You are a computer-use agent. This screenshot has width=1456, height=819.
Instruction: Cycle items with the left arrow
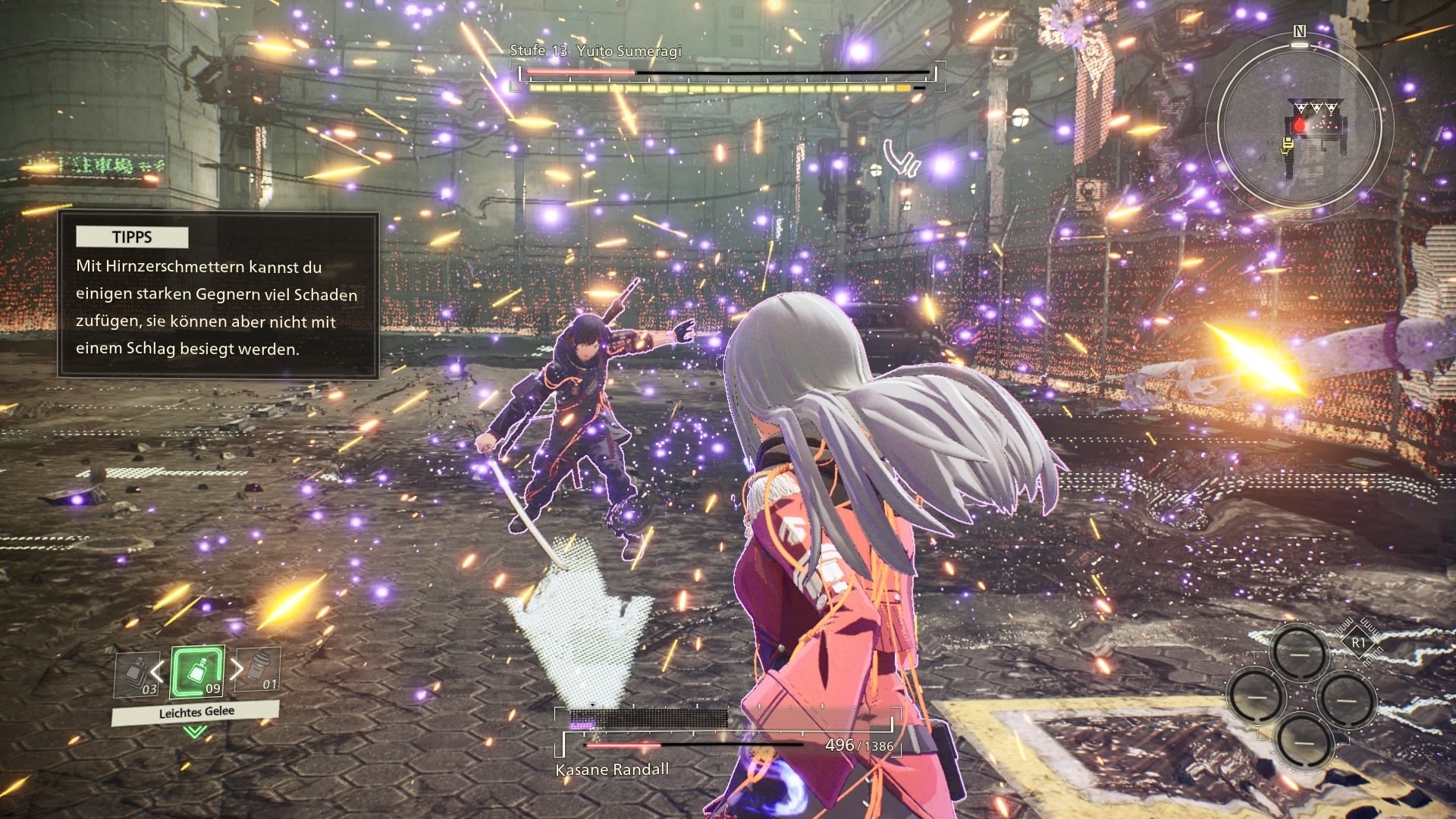pyautogui.click(x=157, y=670)
